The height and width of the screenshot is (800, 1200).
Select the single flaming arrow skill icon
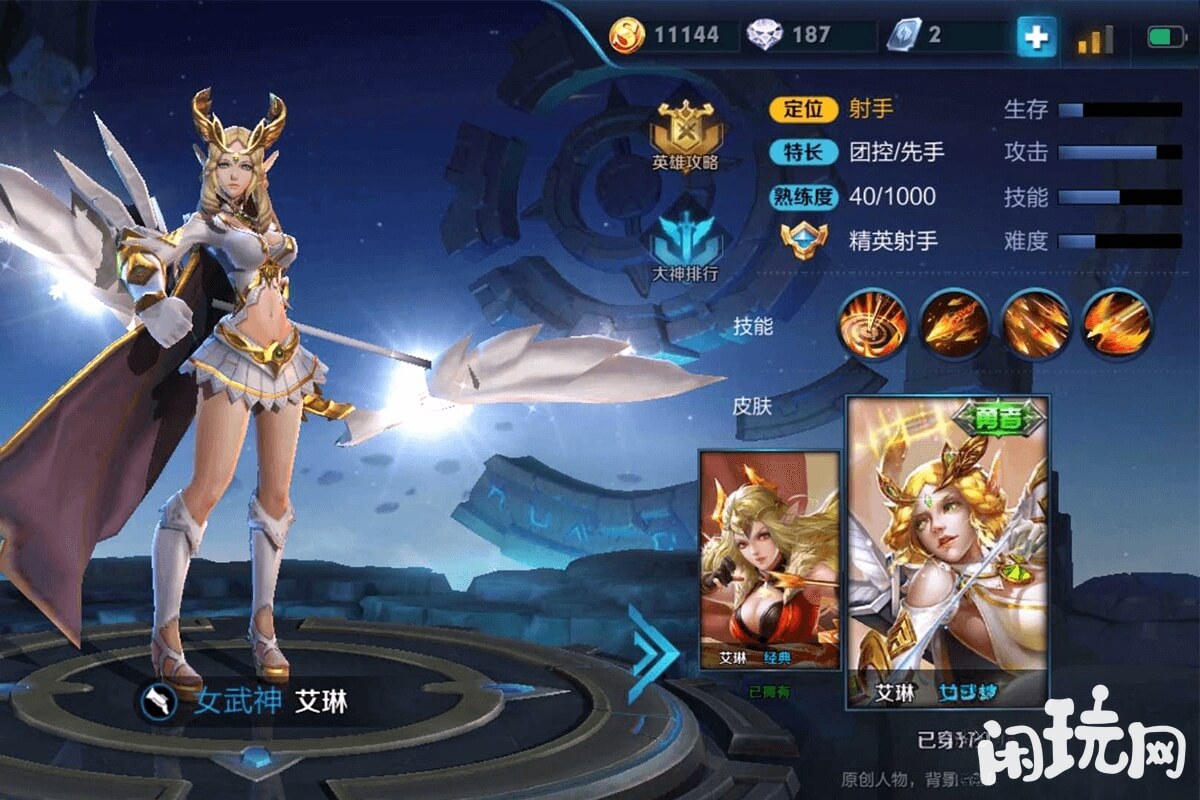[x=955, y=324]
